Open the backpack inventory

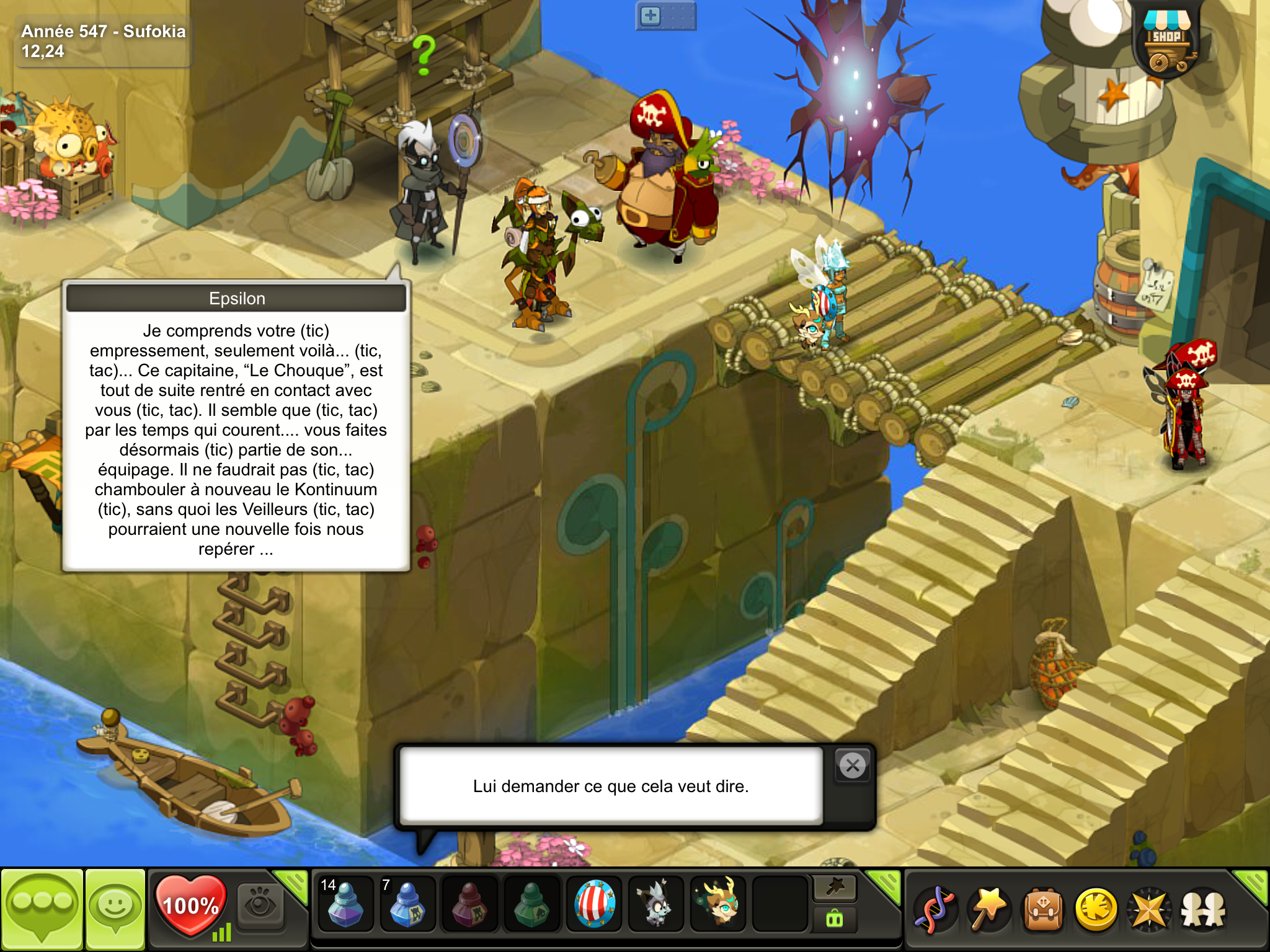tap(1043, 909)
